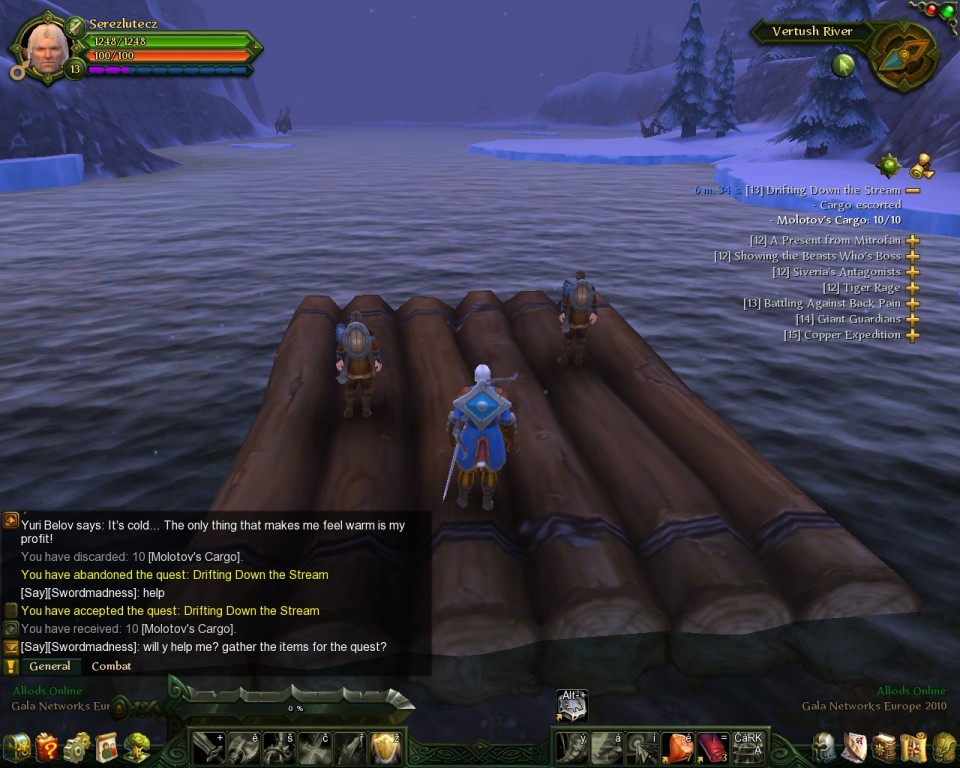The image size is (960, 768).
Task: Expand the Copper Expedition quest entry
Action: pos(912,336)
